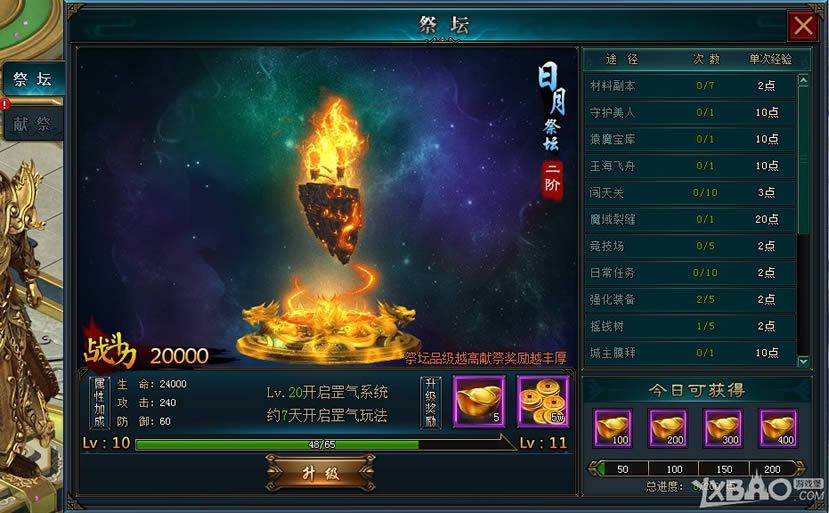Select the 守护美人 activity row

point(690,112)
